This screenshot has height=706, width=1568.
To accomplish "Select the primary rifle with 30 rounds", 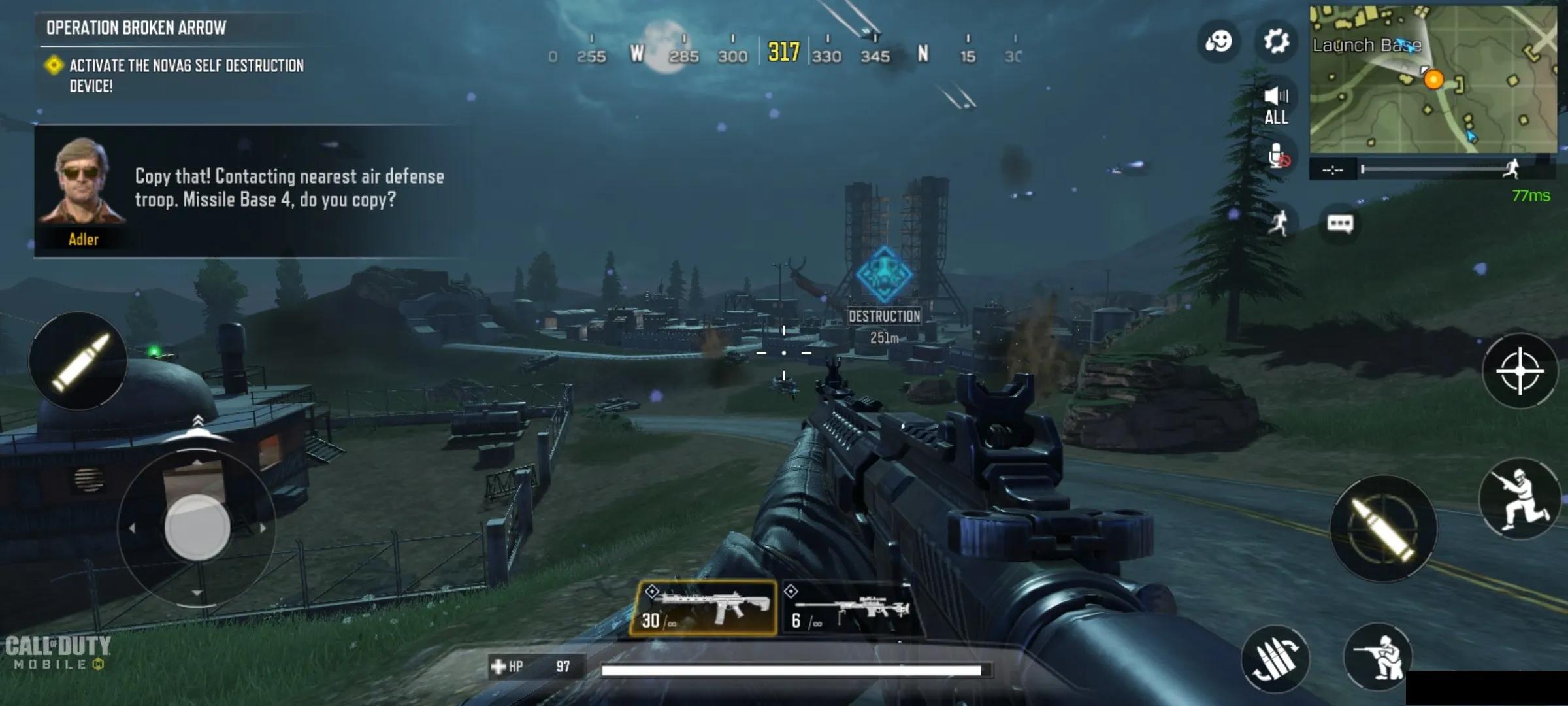I will (704, 608).
